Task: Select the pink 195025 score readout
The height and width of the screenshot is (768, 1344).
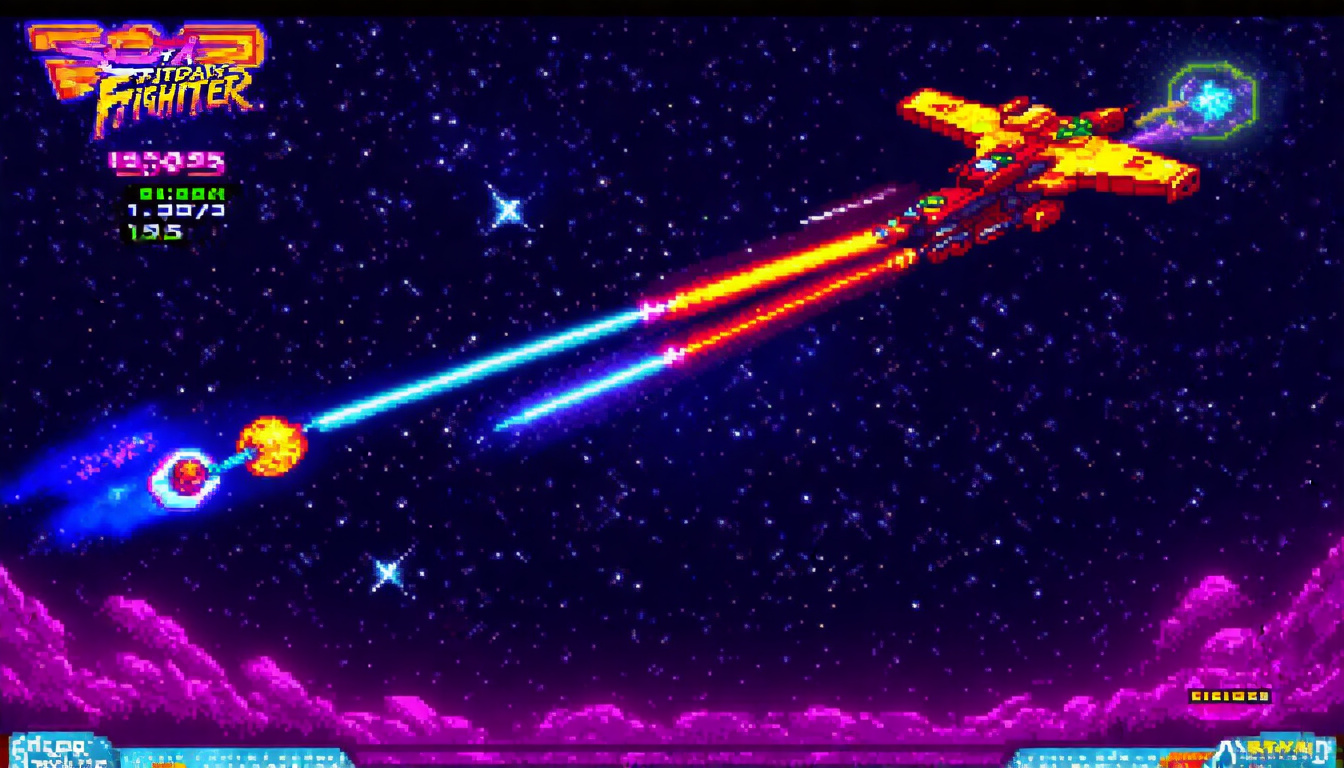Action: tap(166, 160)
